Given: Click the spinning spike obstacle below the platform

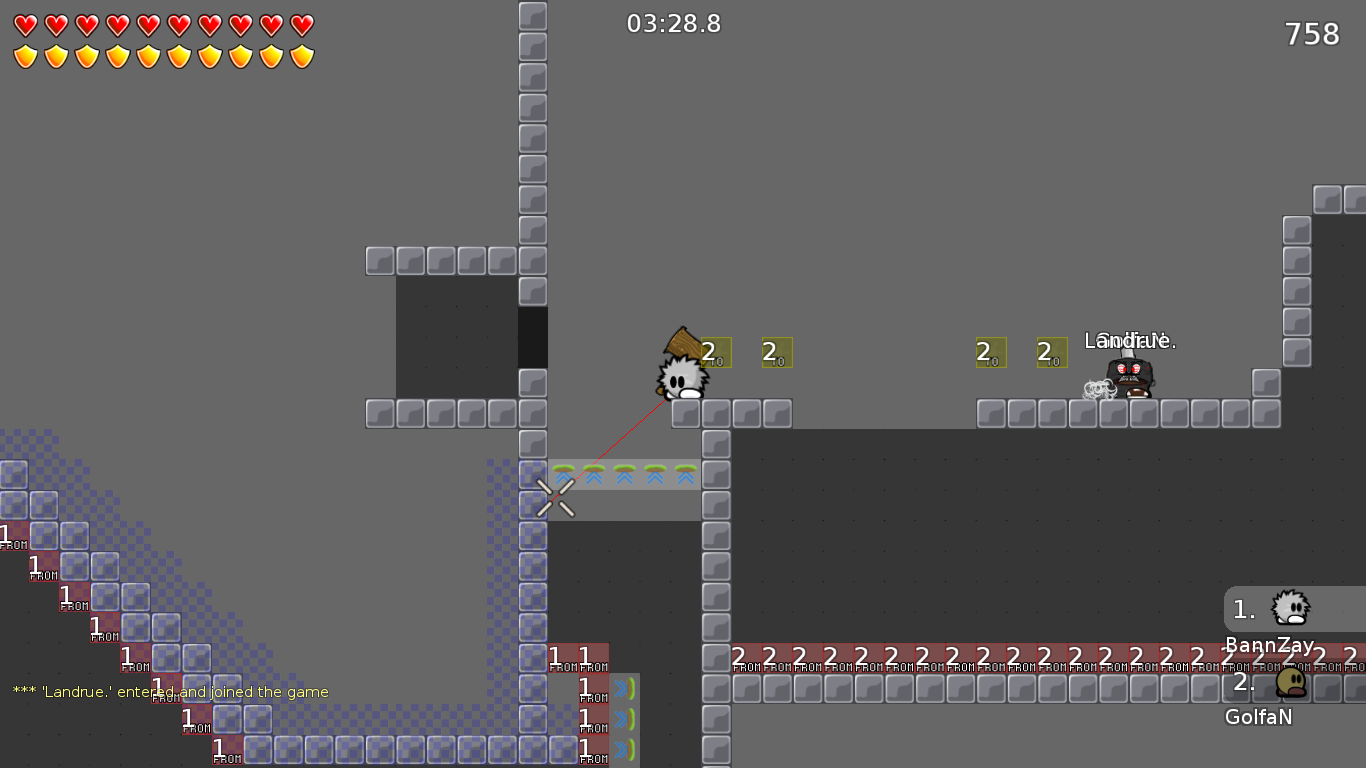Looking at the screenshot, I should point(555,497).
